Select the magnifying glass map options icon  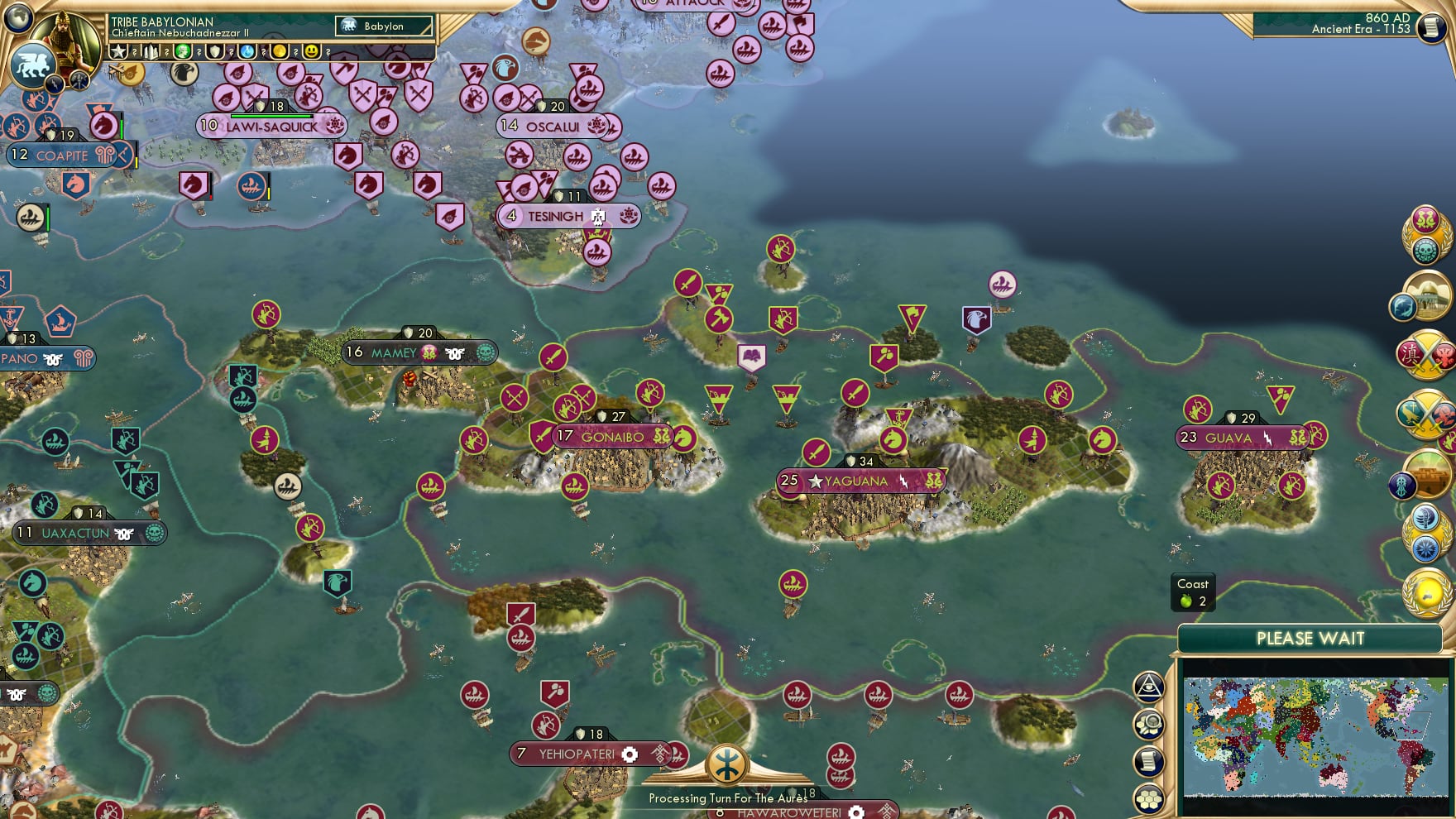(1149, 724)
